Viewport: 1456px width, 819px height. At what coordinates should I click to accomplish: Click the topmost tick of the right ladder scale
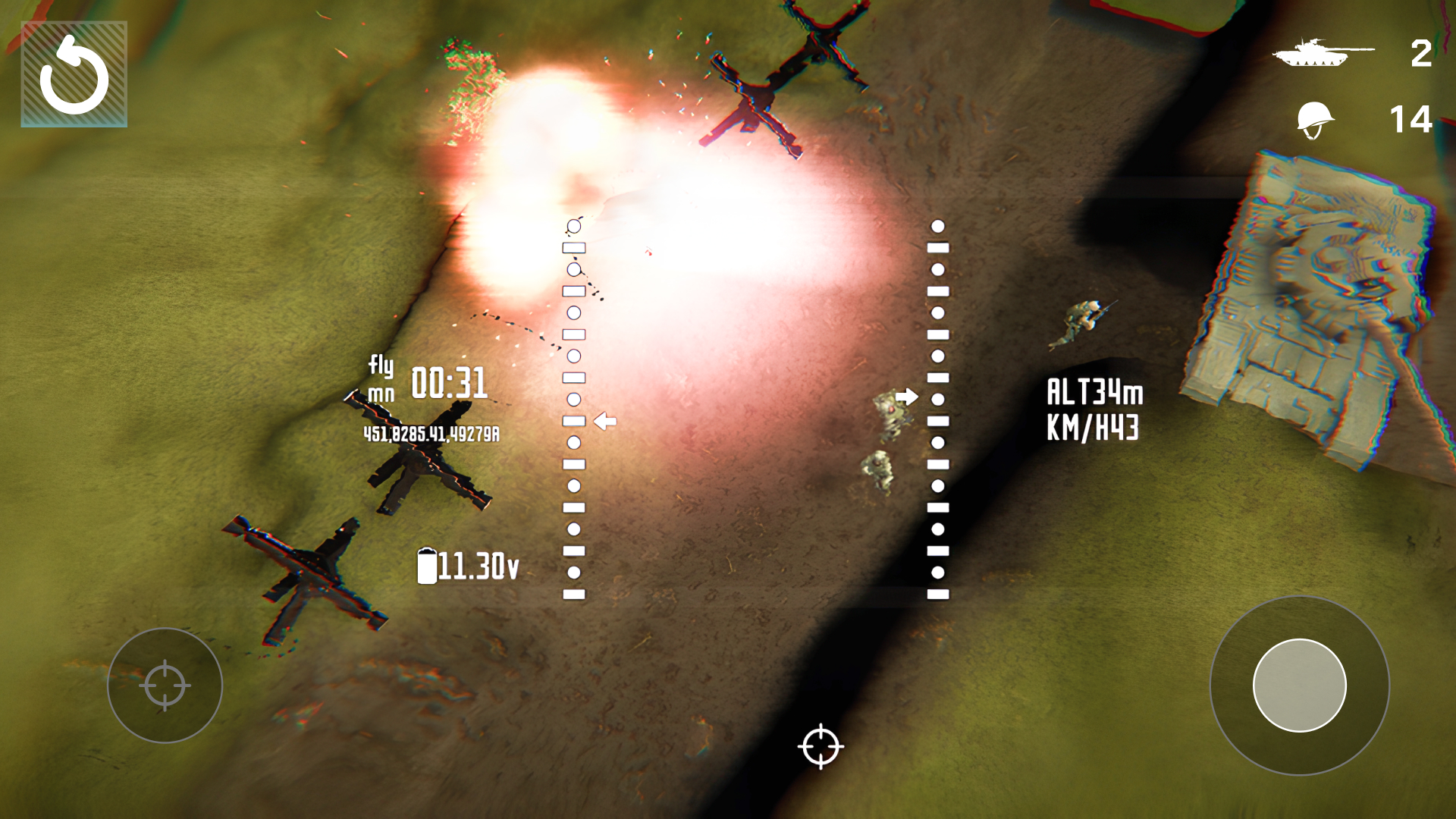coord(937,224)
